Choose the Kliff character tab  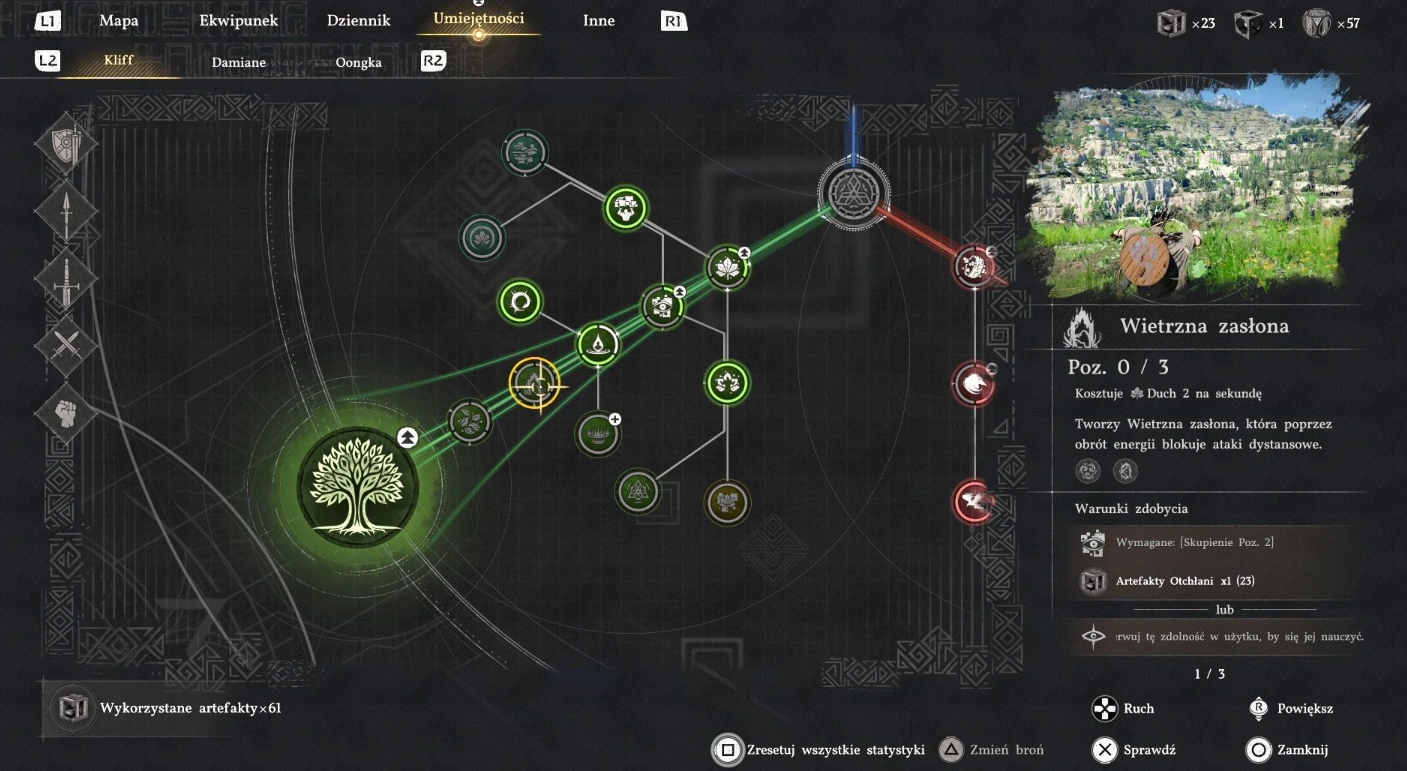click(119, 61)
